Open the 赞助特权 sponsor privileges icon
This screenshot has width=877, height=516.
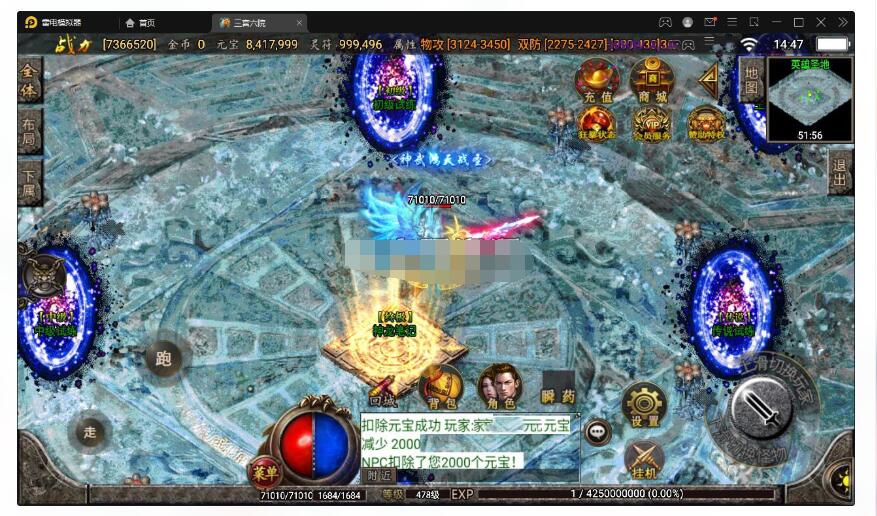706,124
